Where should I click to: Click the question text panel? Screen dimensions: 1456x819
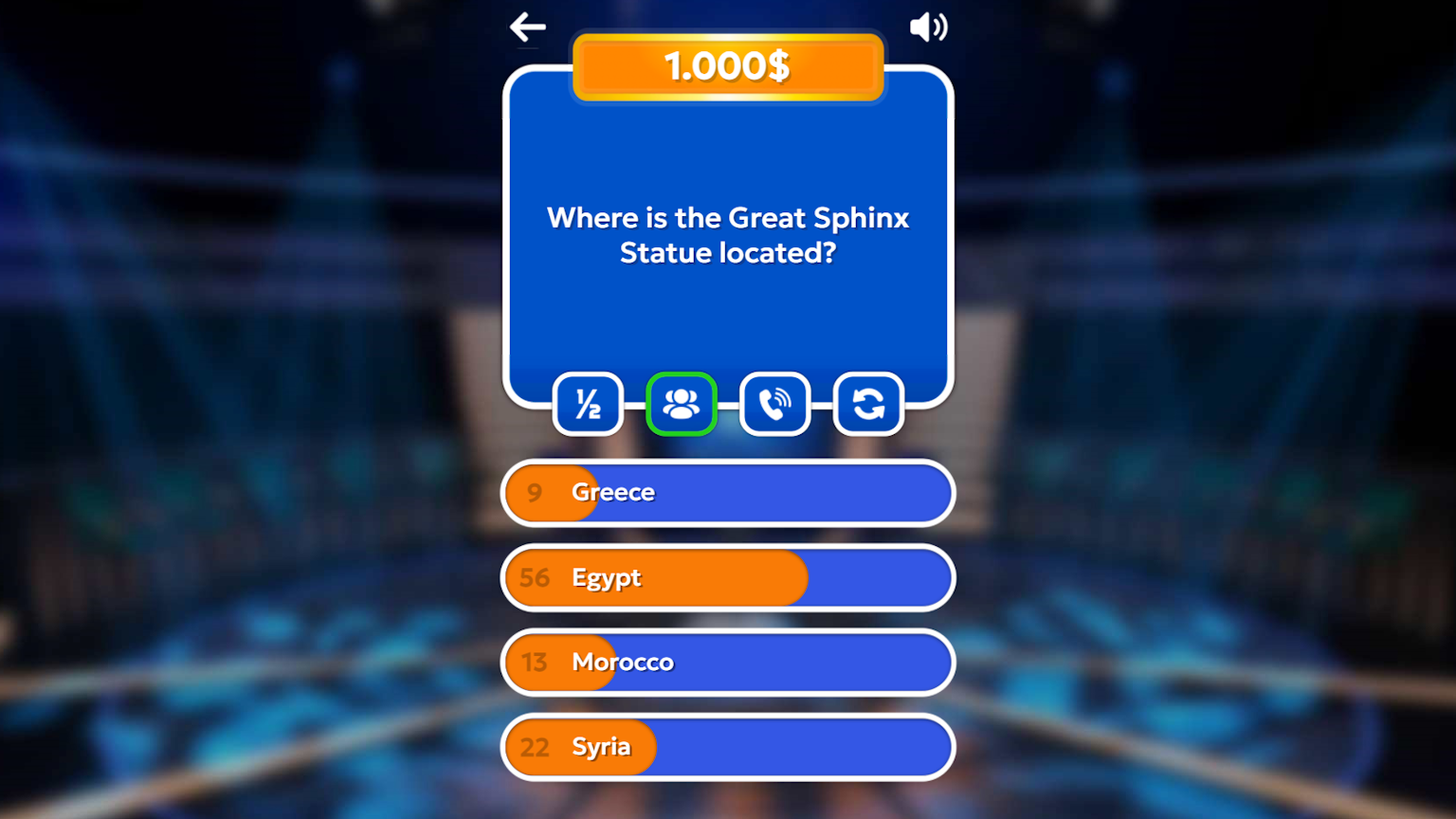pyautogui.click(x=728, y=235)
